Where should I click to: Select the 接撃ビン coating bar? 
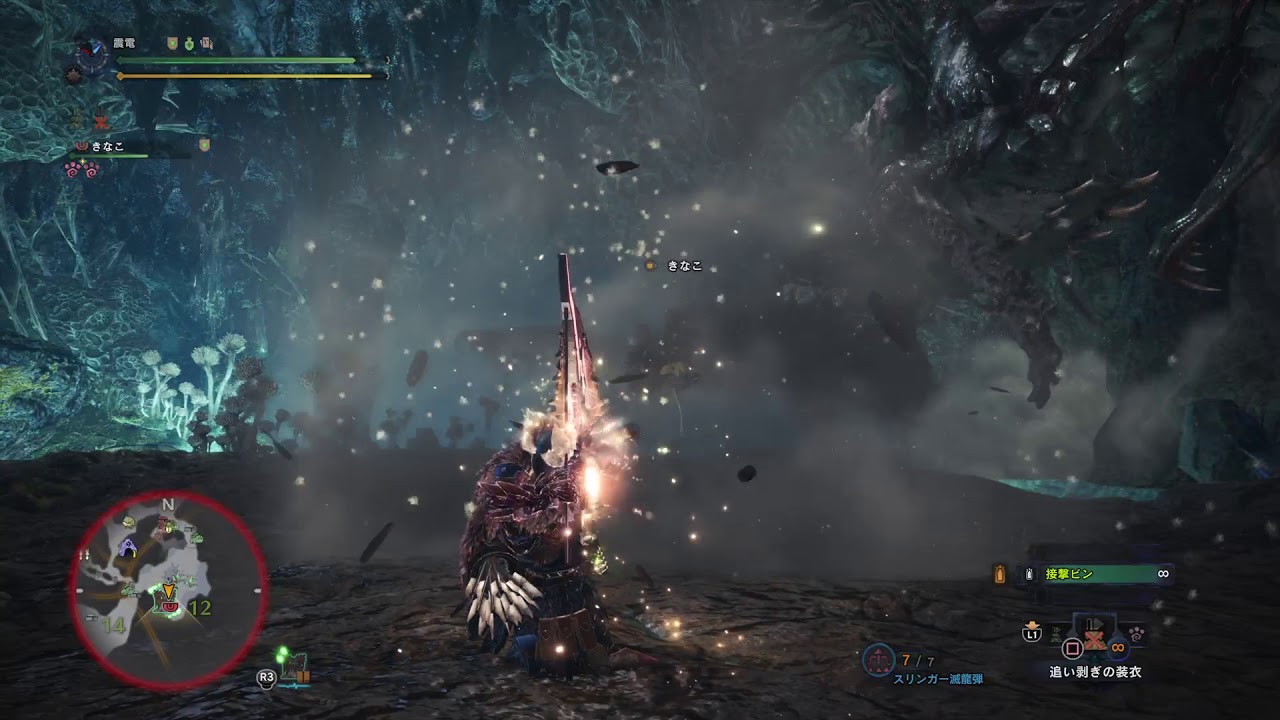pyautogui.click(x=1098, y=574)
